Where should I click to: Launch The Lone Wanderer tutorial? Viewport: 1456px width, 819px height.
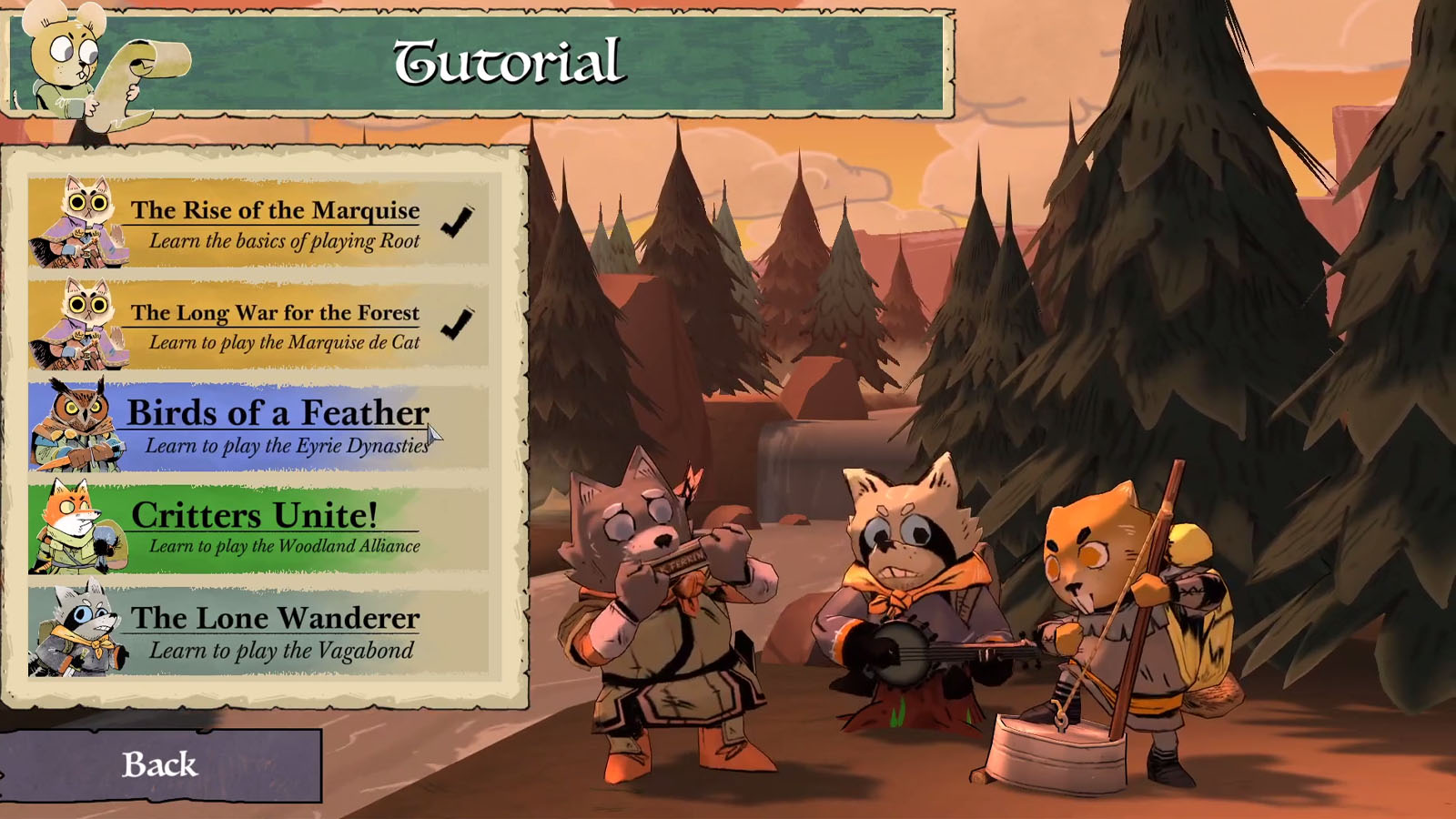[x=259, y=632]
